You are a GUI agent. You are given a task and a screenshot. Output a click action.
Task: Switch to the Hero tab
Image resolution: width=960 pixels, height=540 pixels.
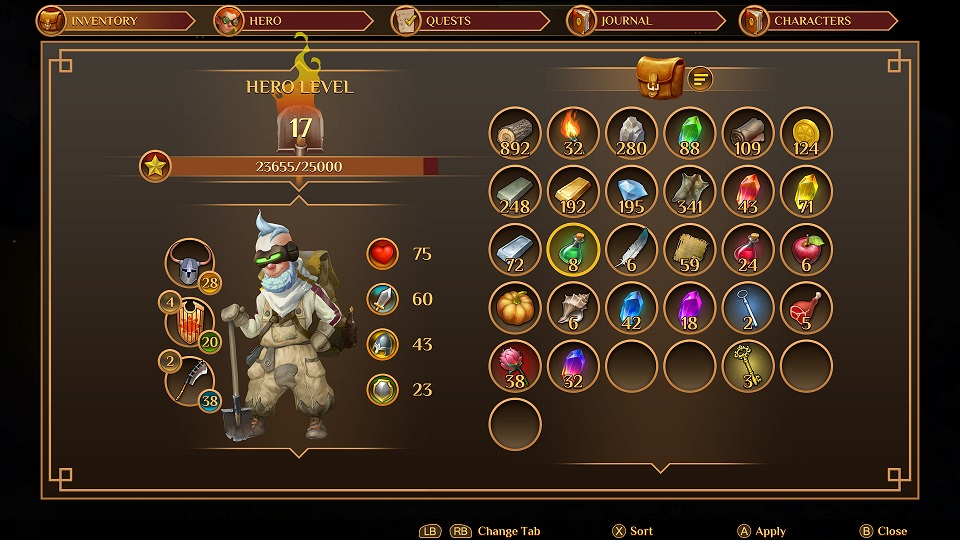[x=267, y=20]
